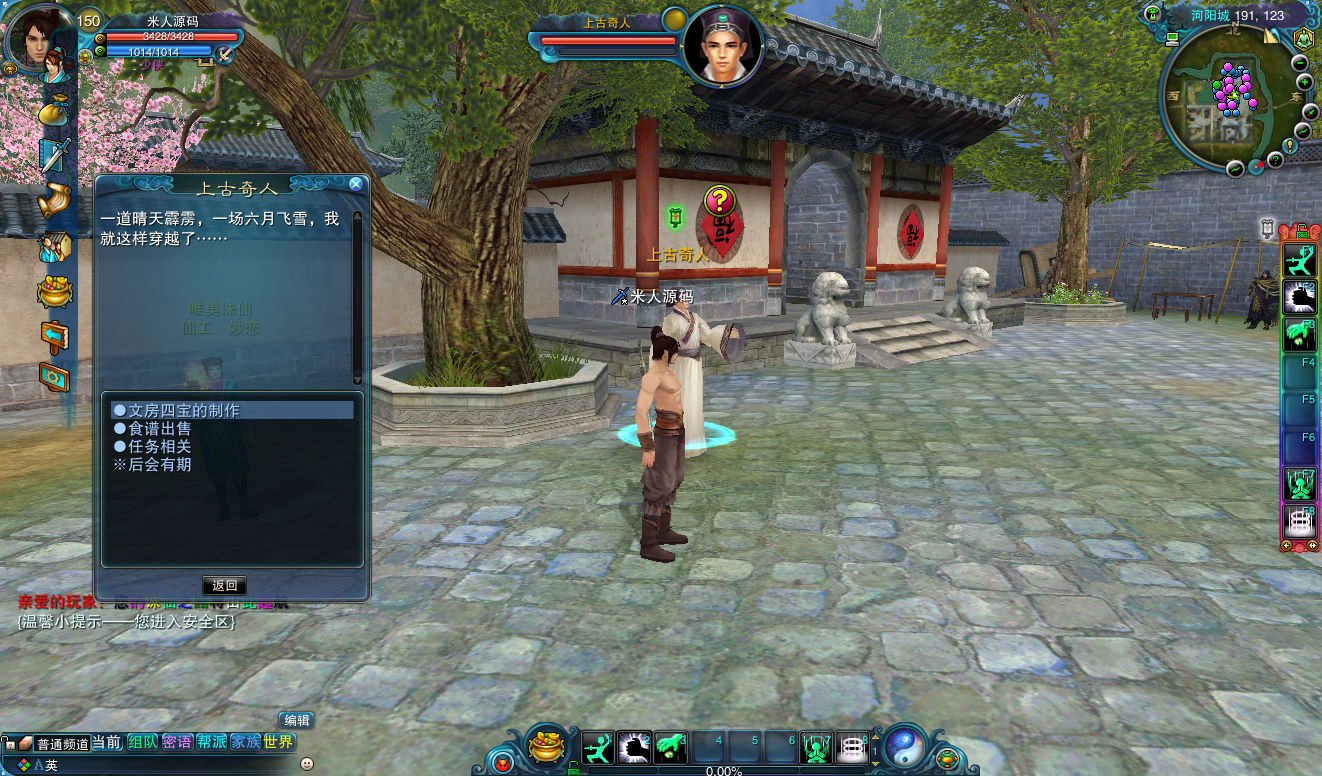Zoom out the minimap with minus button
Screen dimensions: 1322x776
[x=1301, y=62]
